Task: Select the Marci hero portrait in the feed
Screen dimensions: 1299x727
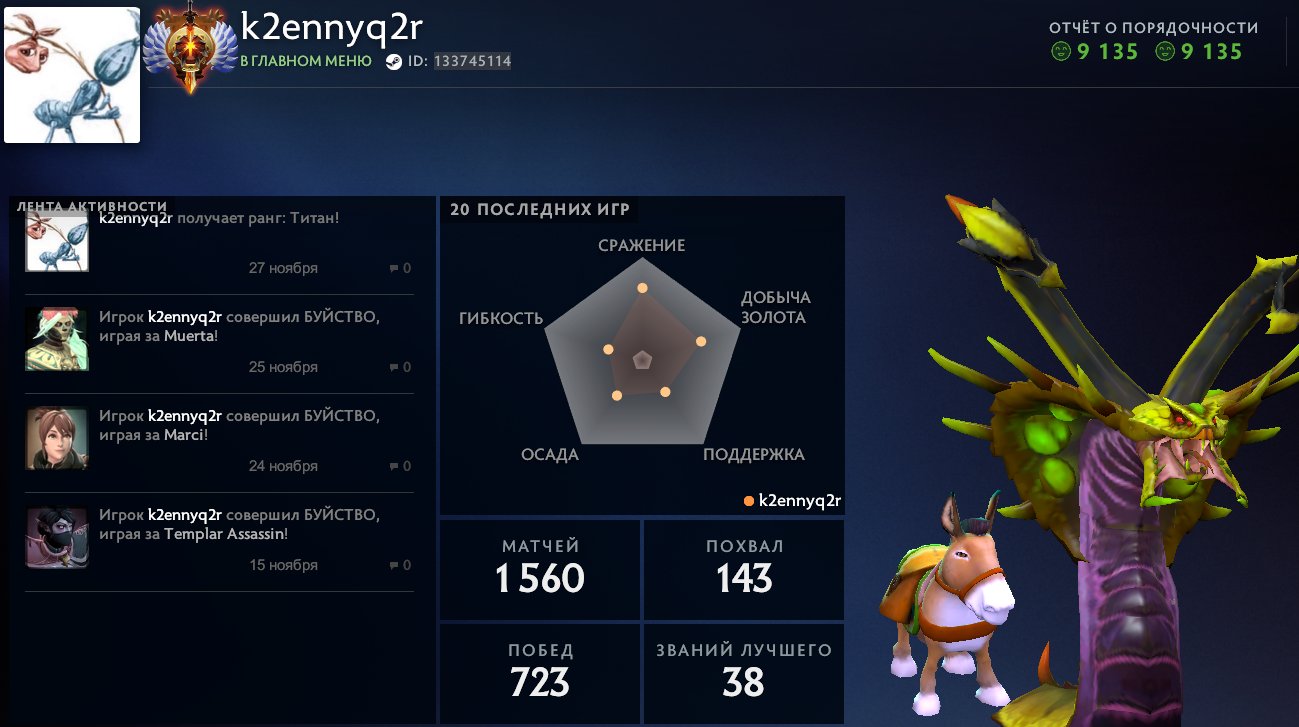Action: pos(56,438)
